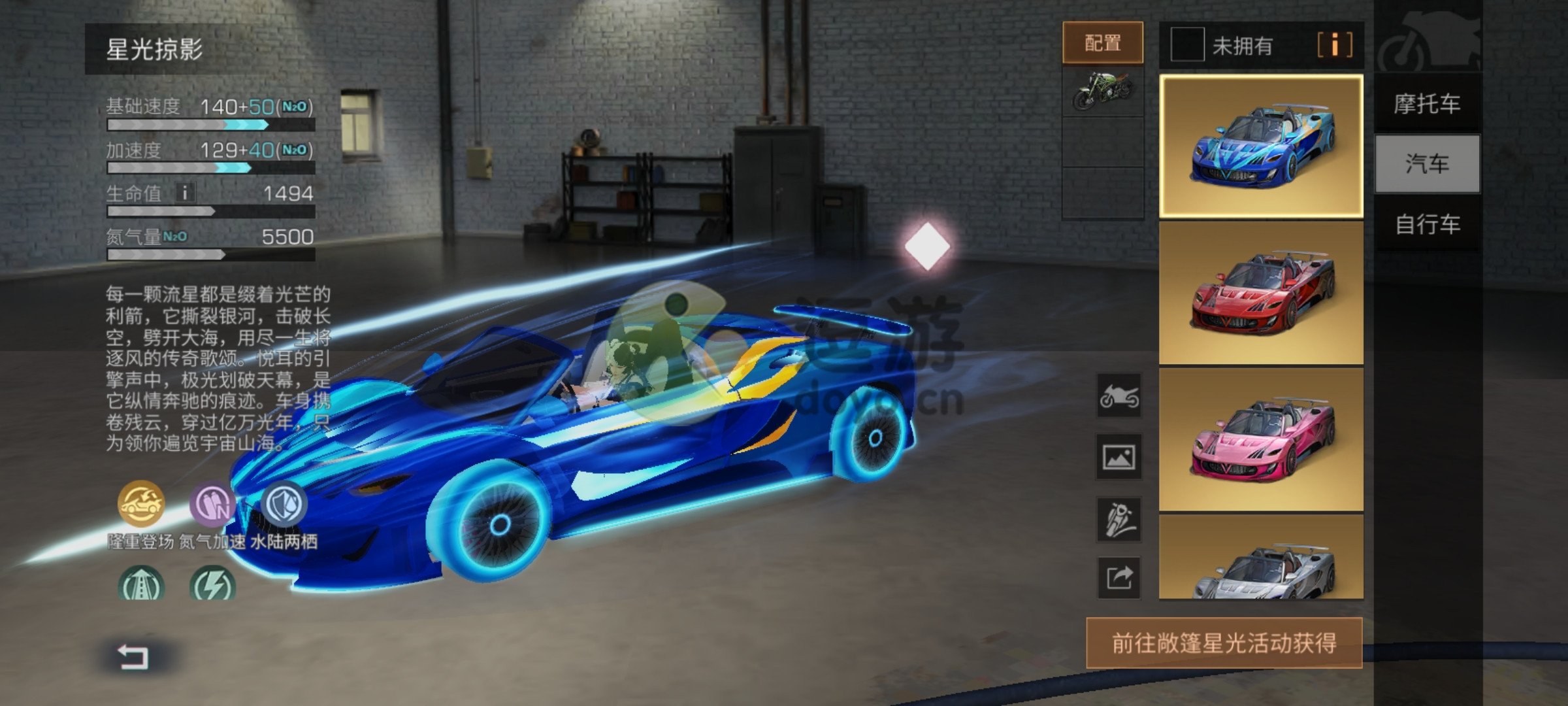Click the picture gallery icon
The width and height of the screenshot is (1568, 706).
1119,457
